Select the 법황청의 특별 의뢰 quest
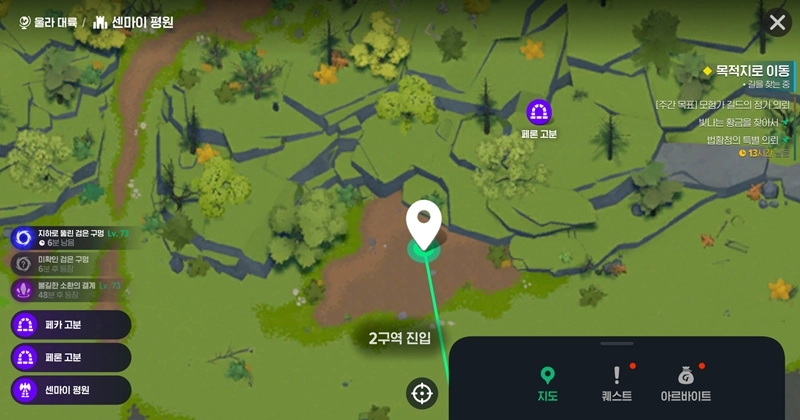 click(742, 140)
